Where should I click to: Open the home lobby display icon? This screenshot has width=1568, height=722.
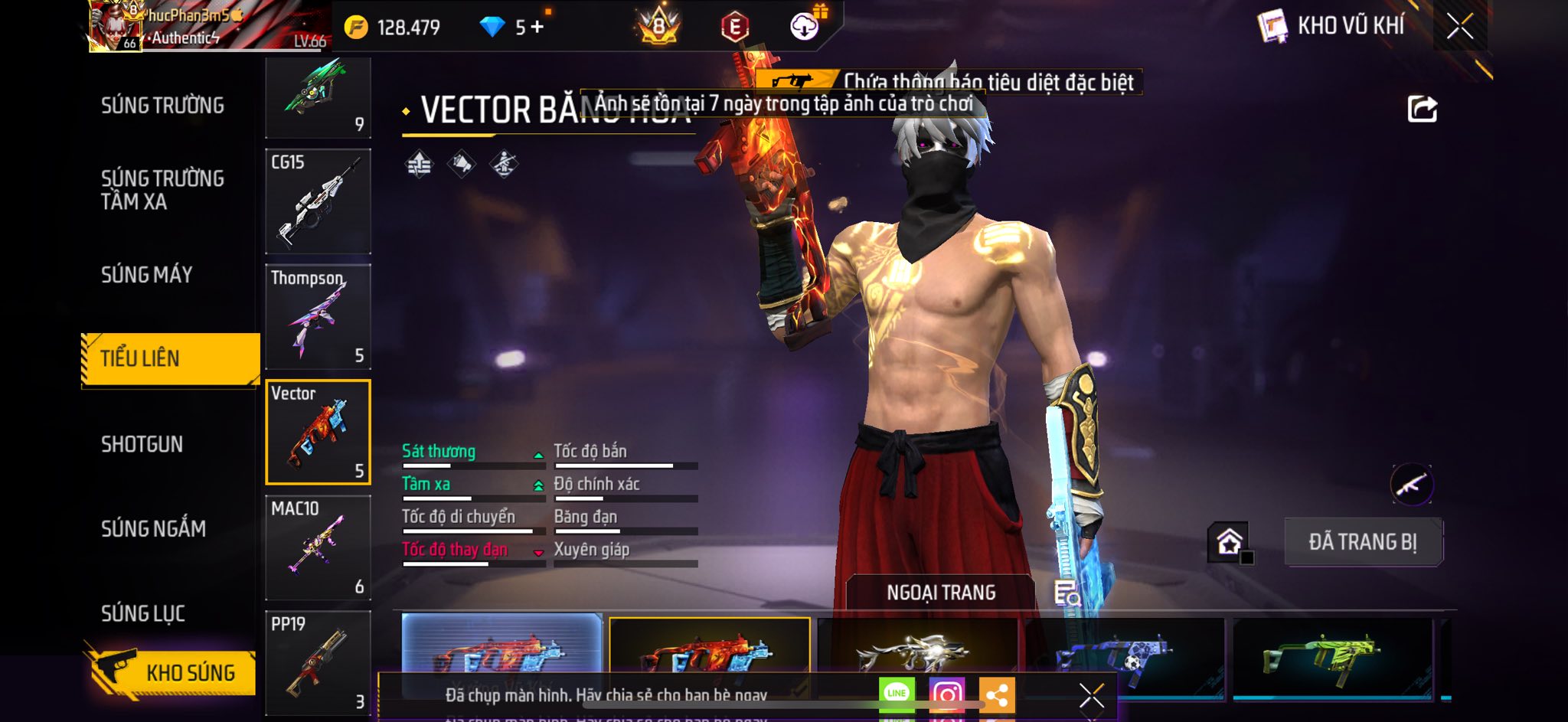pos(1229,542)
